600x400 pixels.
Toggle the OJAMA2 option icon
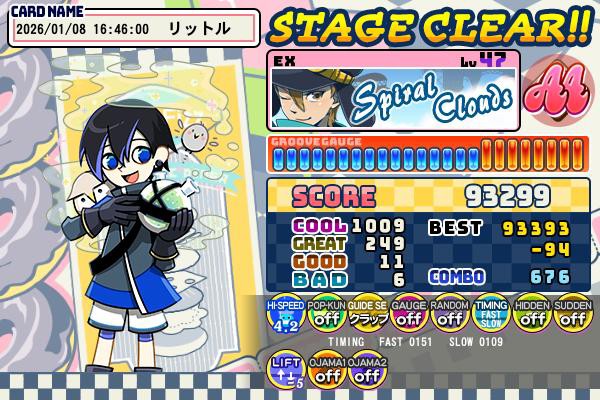367,372
